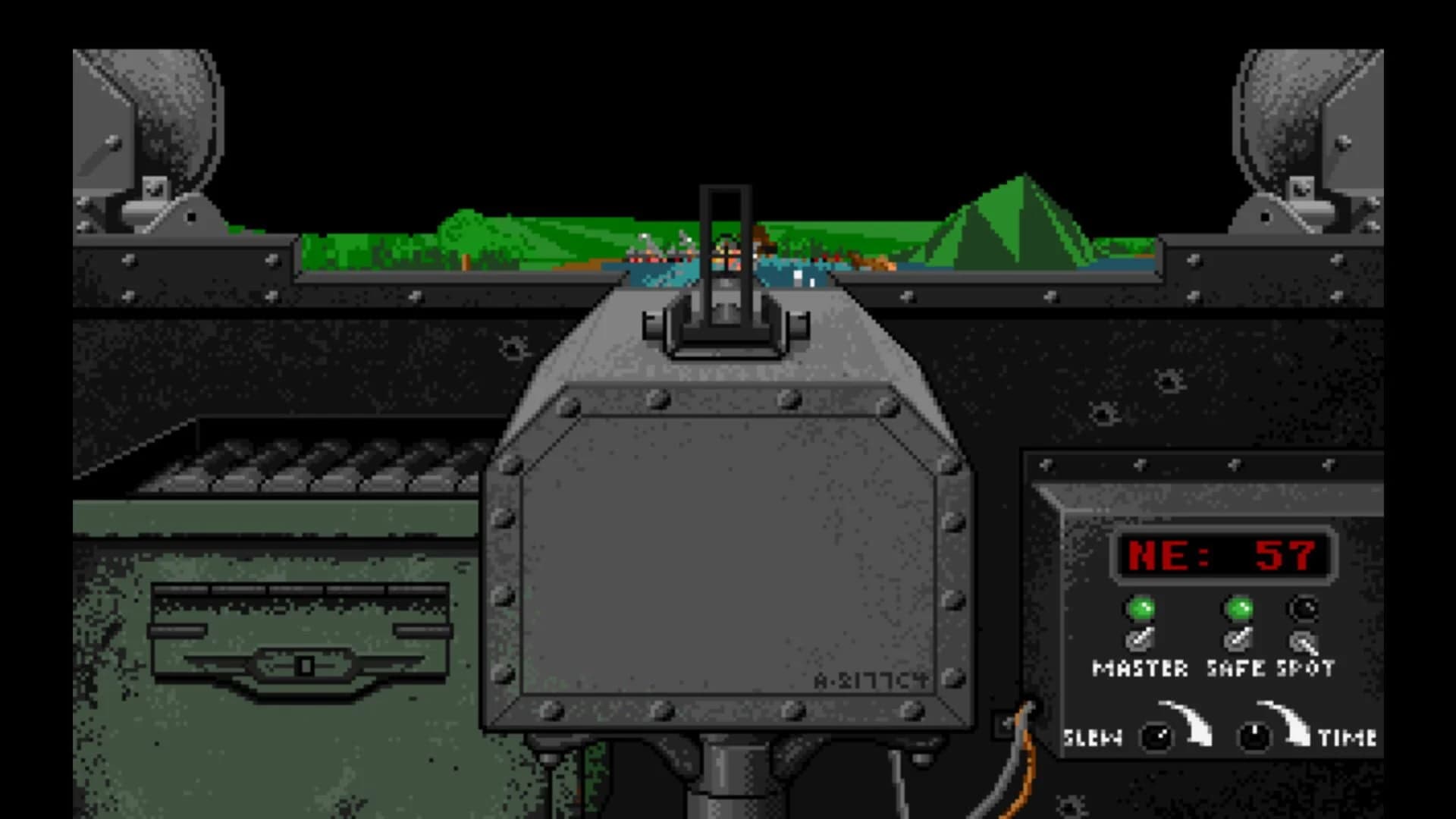Flip the SAFE switch
This screenshot has height=819, width=1456.
1239,641
